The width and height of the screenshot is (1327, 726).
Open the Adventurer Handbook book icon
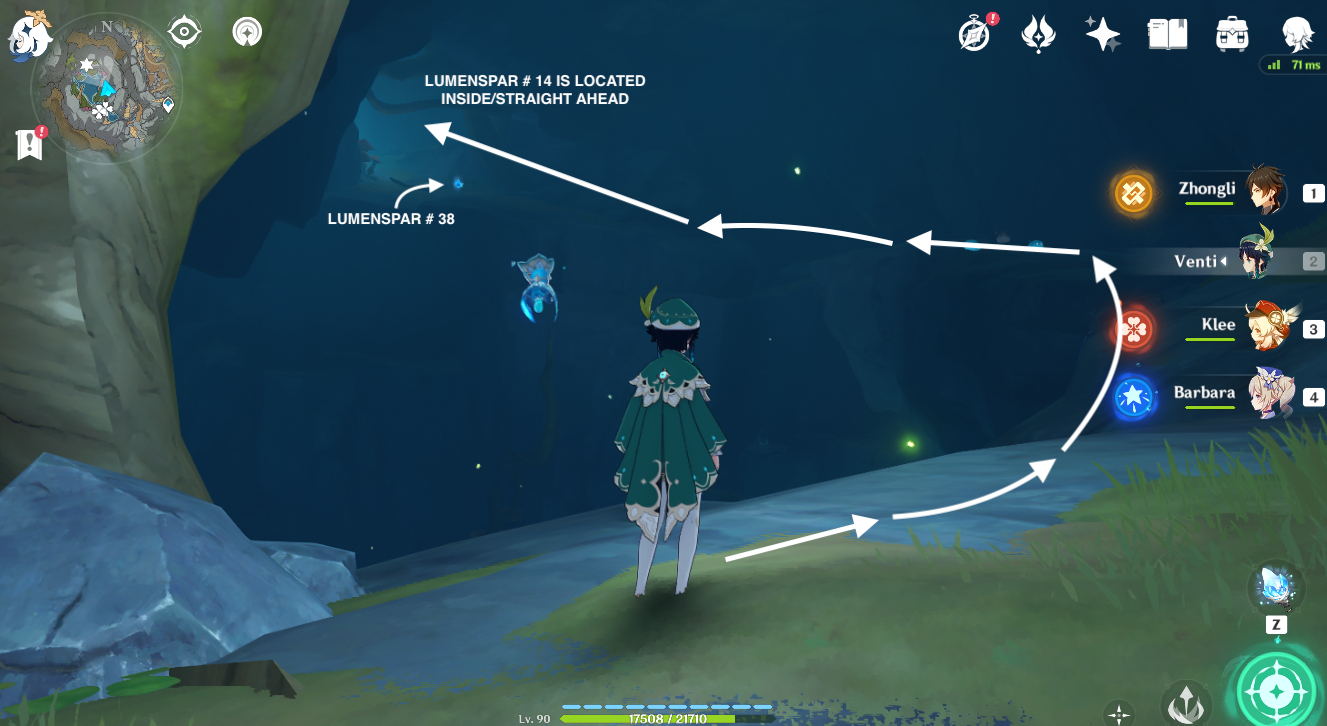[1166, 33]
